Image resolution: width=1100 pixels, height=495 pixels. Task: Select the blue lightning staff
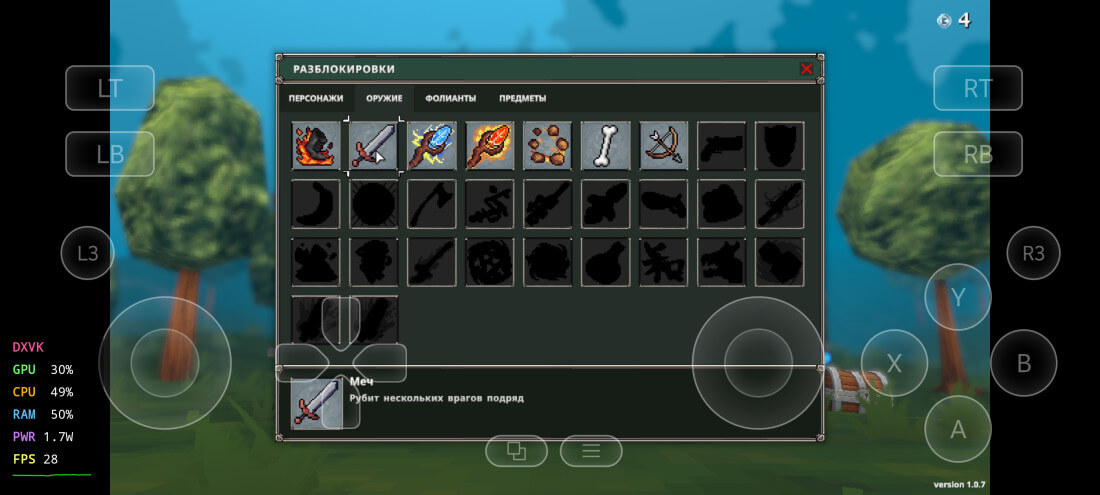(x=432, y=146)
